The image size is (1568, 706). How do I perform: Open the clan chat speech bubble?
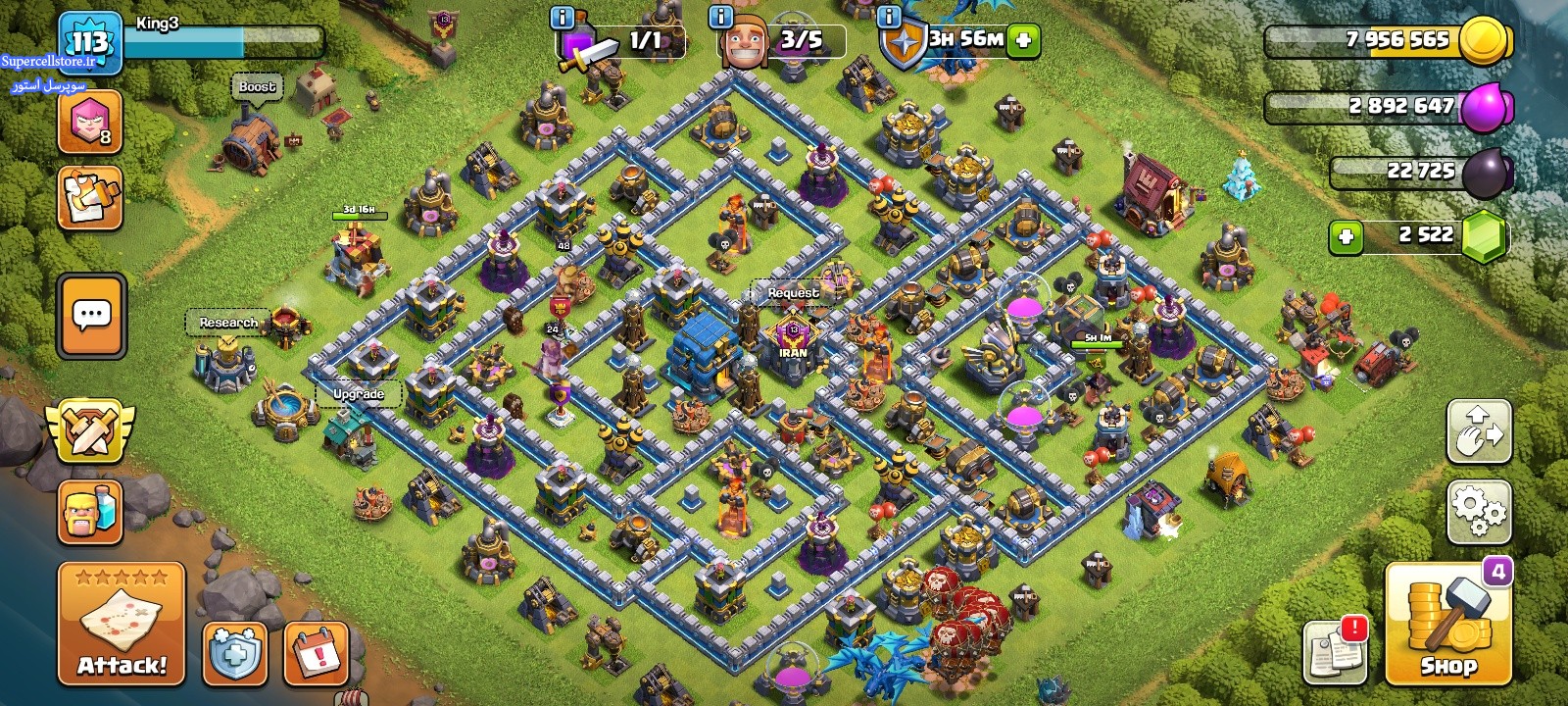coord(92,316)
